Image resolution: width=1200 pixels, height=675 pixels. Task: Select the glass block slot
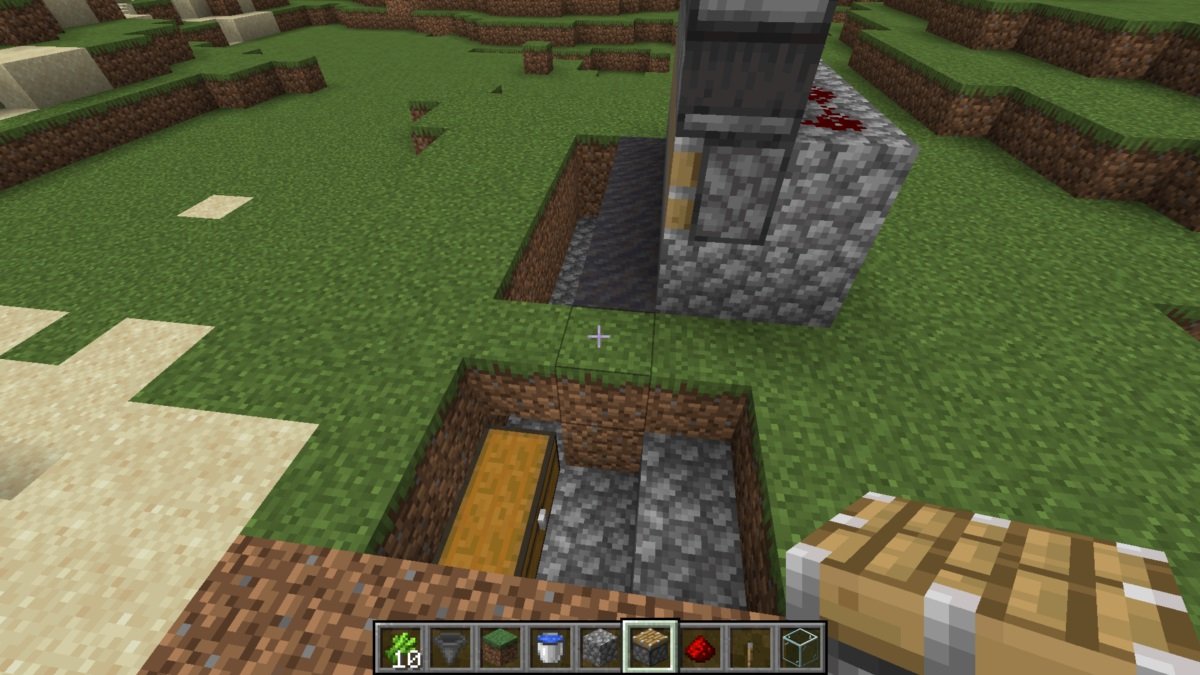(800, 647)
